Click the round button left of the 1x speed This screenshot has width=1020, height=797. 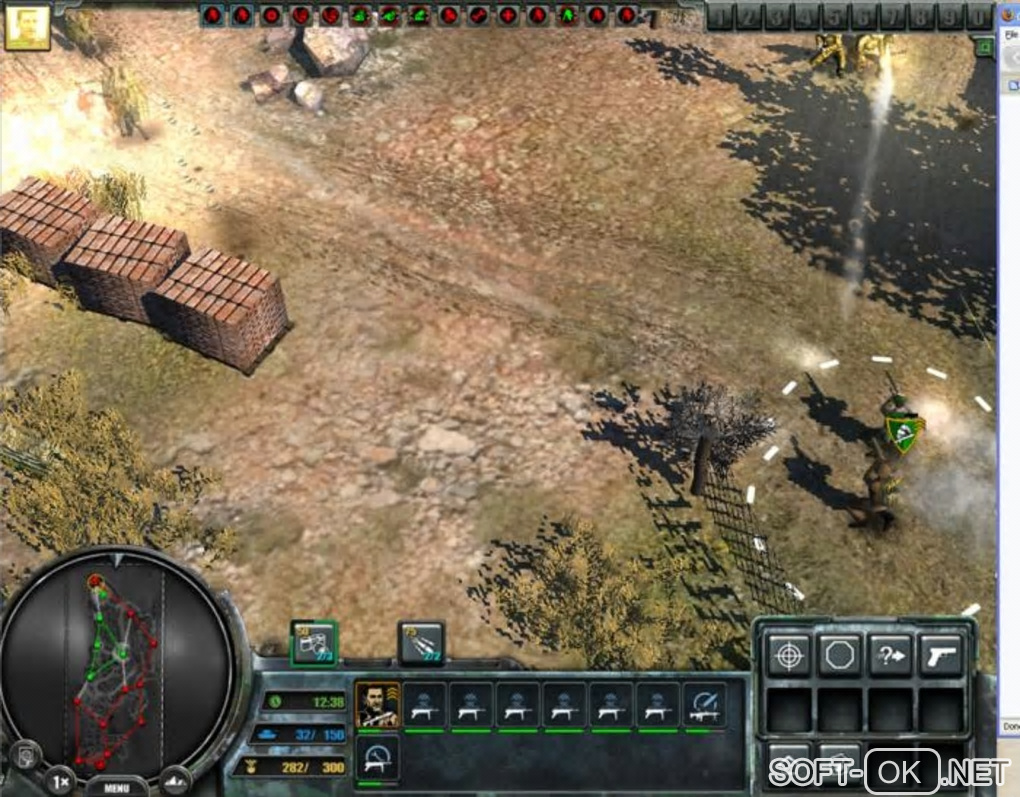(x=27, y=756)
